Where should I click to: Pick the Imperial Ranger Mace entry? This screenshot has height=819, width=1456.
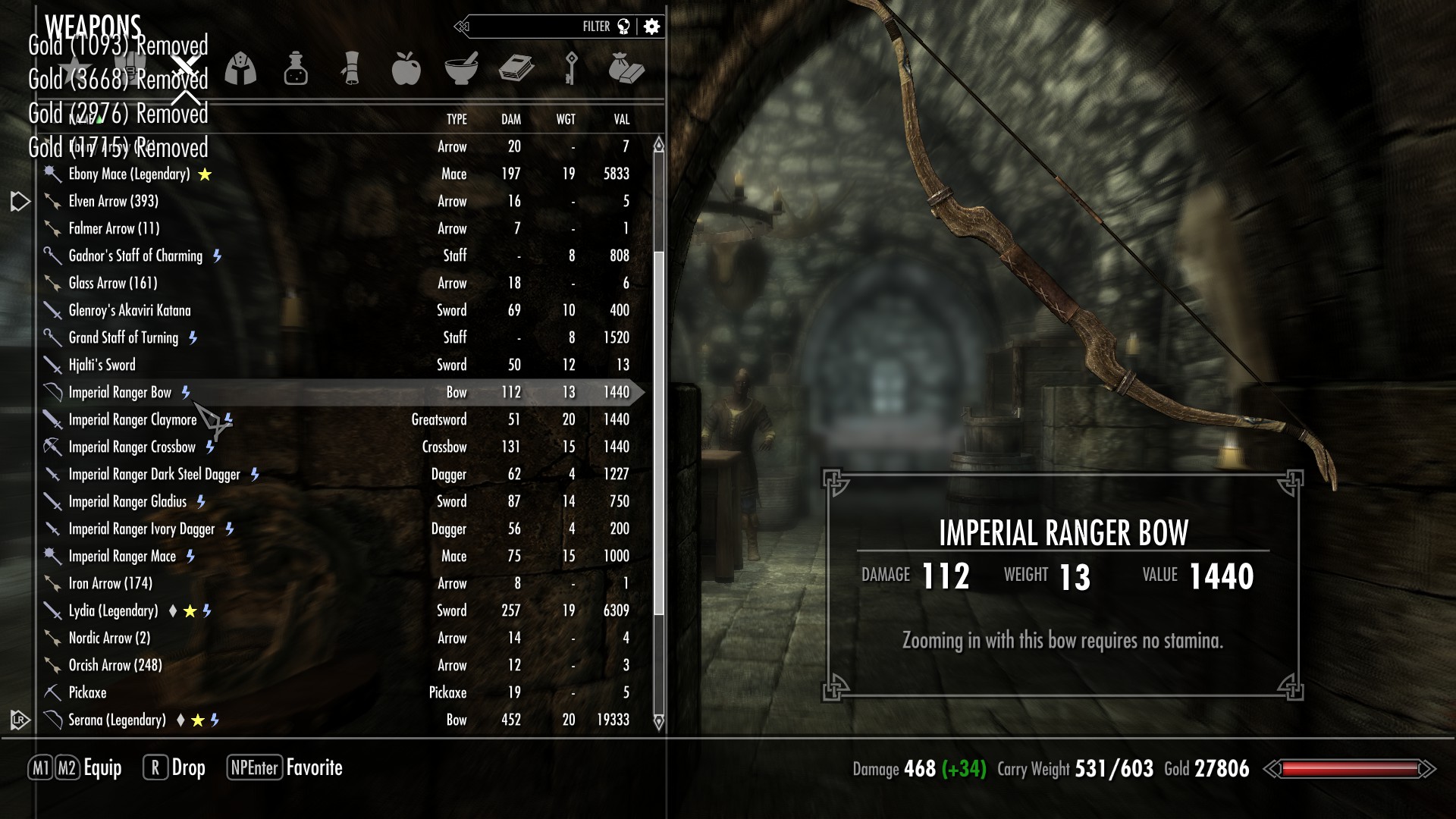coord(122,557)
